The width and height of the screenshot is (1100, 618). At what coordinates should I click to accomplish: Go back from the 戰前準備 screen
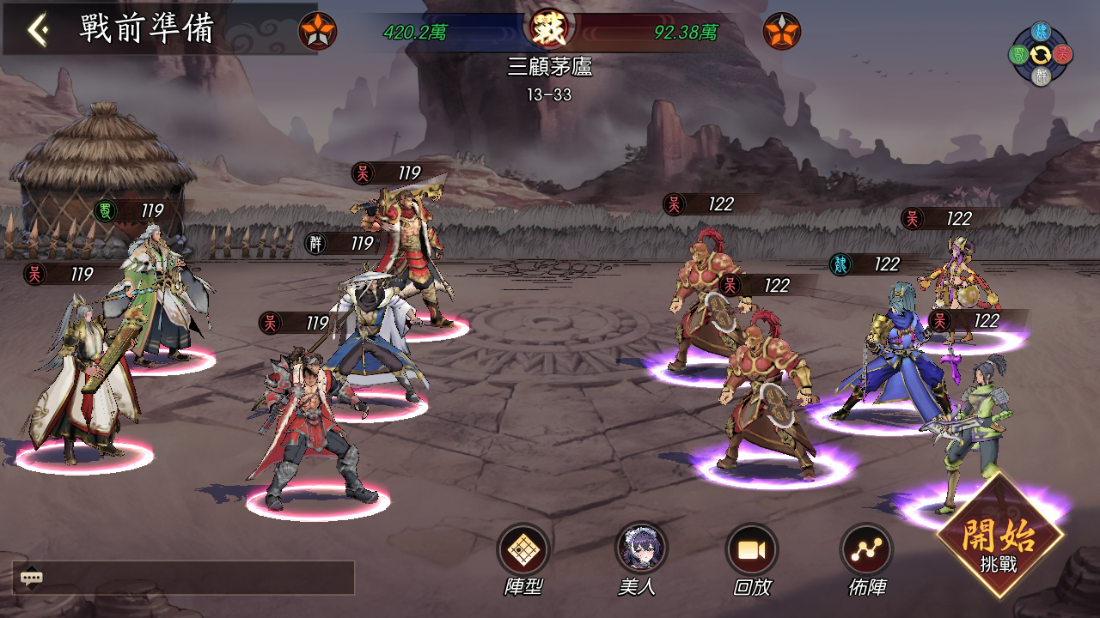tap(38, 30)
